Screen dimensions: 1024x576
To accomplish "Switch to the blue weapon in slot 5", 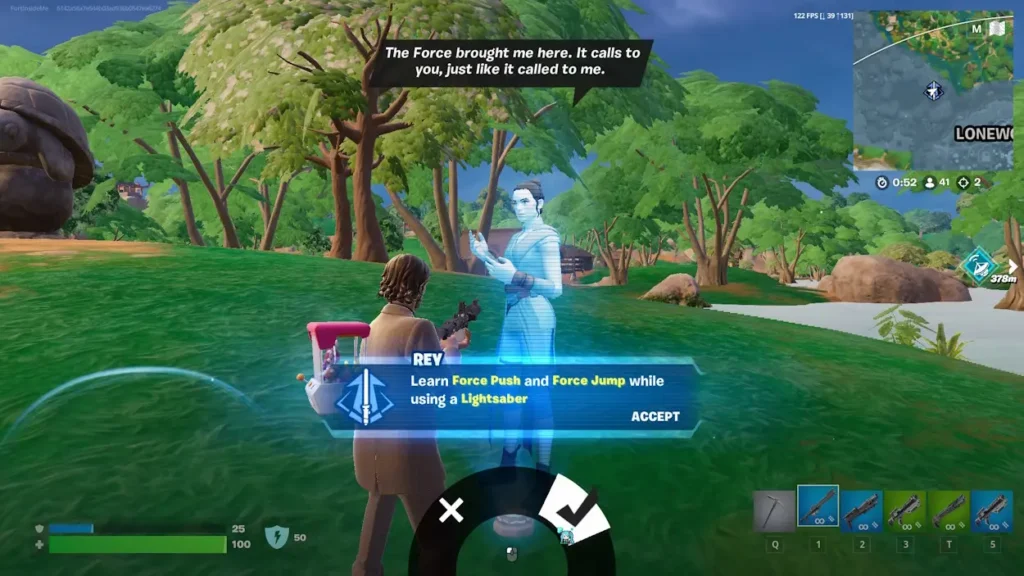I will [x=991, y=510].
